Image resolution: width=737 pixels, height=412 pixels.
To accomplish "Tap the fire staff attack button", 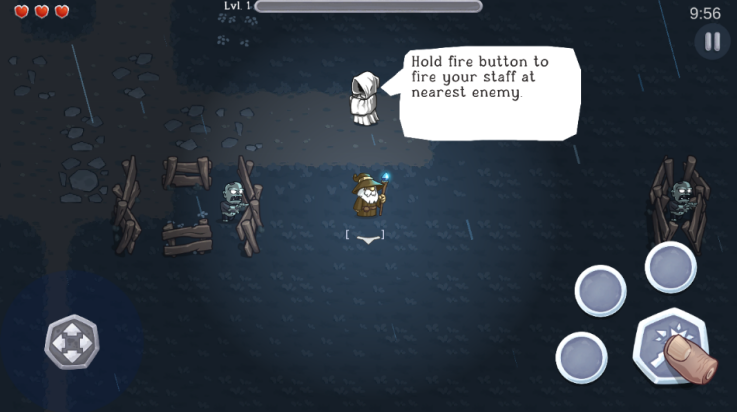I will point(671,347).
